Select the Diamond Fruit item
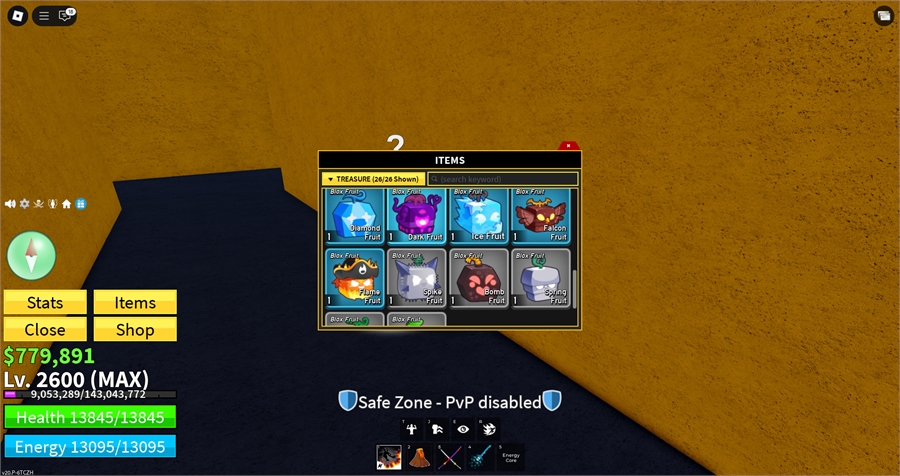The image size is (900, 476). pos(354,215)
